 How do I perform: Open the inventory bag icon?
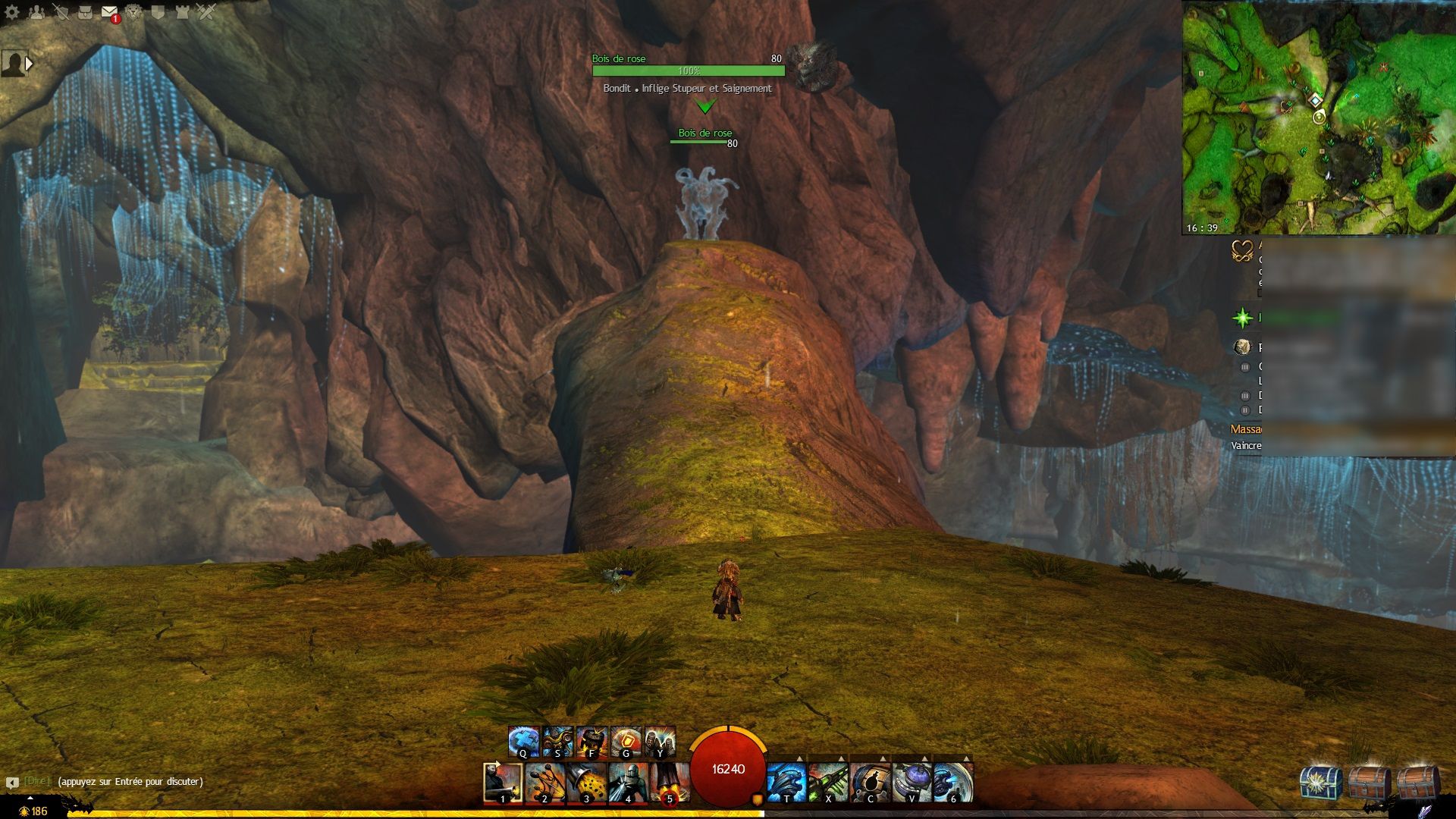click(85, 12)
